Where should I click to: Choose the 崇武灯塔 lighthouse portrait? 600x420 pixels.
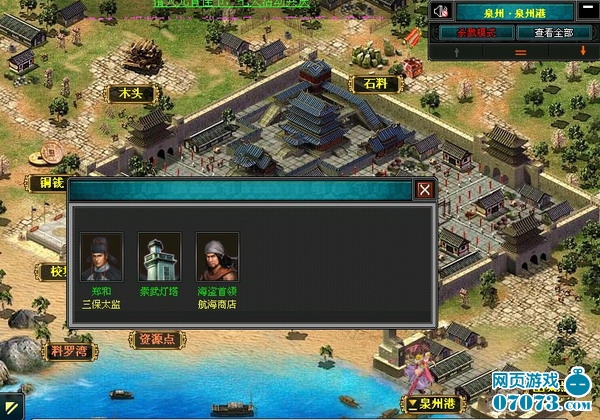point(158,257)
